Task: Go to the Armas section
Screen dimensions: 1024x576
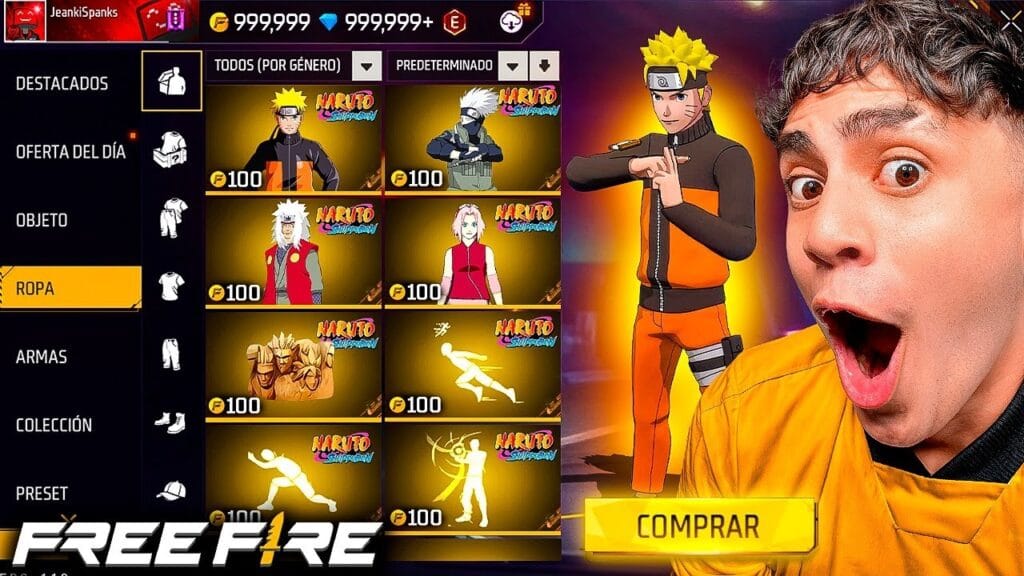Action: point(41,357)
